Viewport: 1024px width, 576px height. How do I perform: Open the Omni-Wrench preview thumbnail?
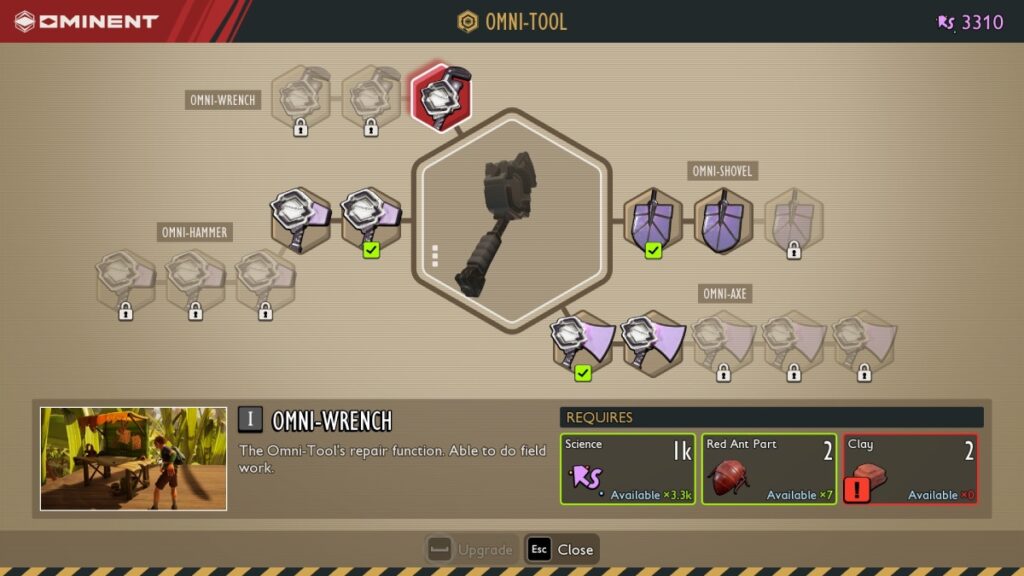(x=133, y=458)
